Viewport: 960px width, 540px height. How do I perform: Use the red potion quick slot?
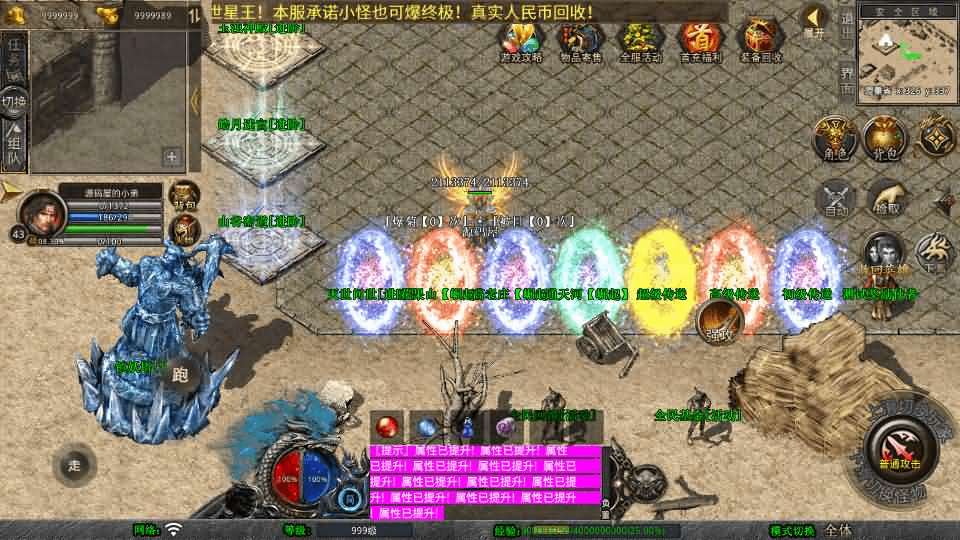pos(386,427)
